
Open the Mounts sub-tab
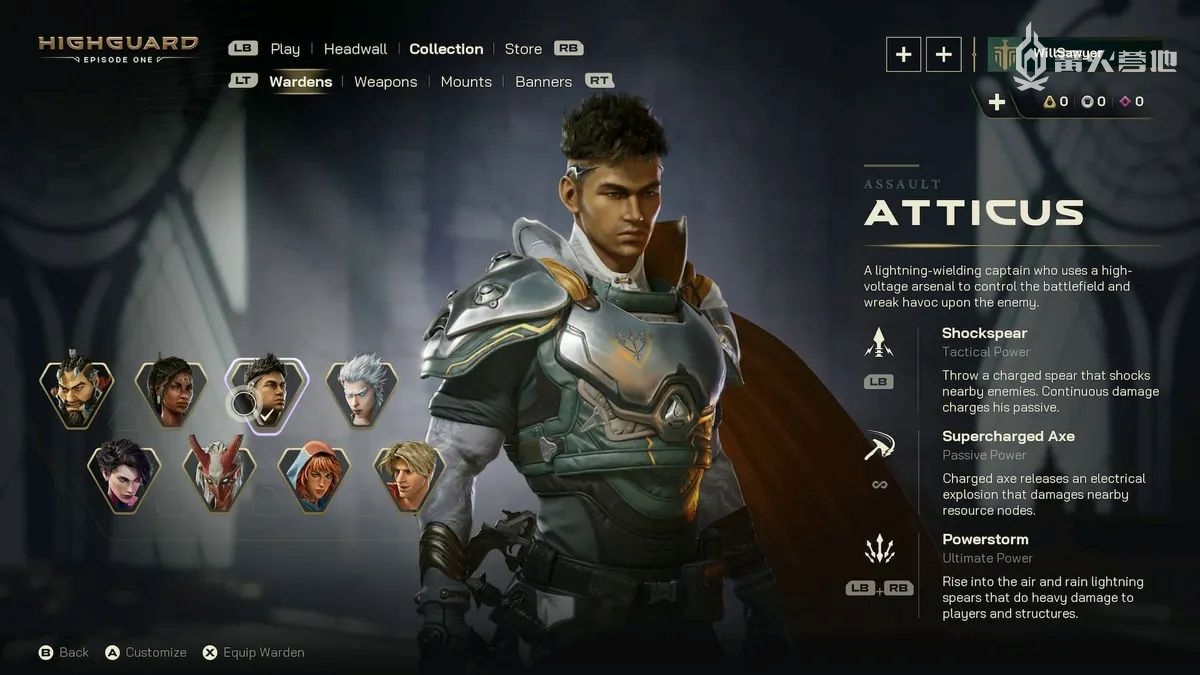point(466,82)
